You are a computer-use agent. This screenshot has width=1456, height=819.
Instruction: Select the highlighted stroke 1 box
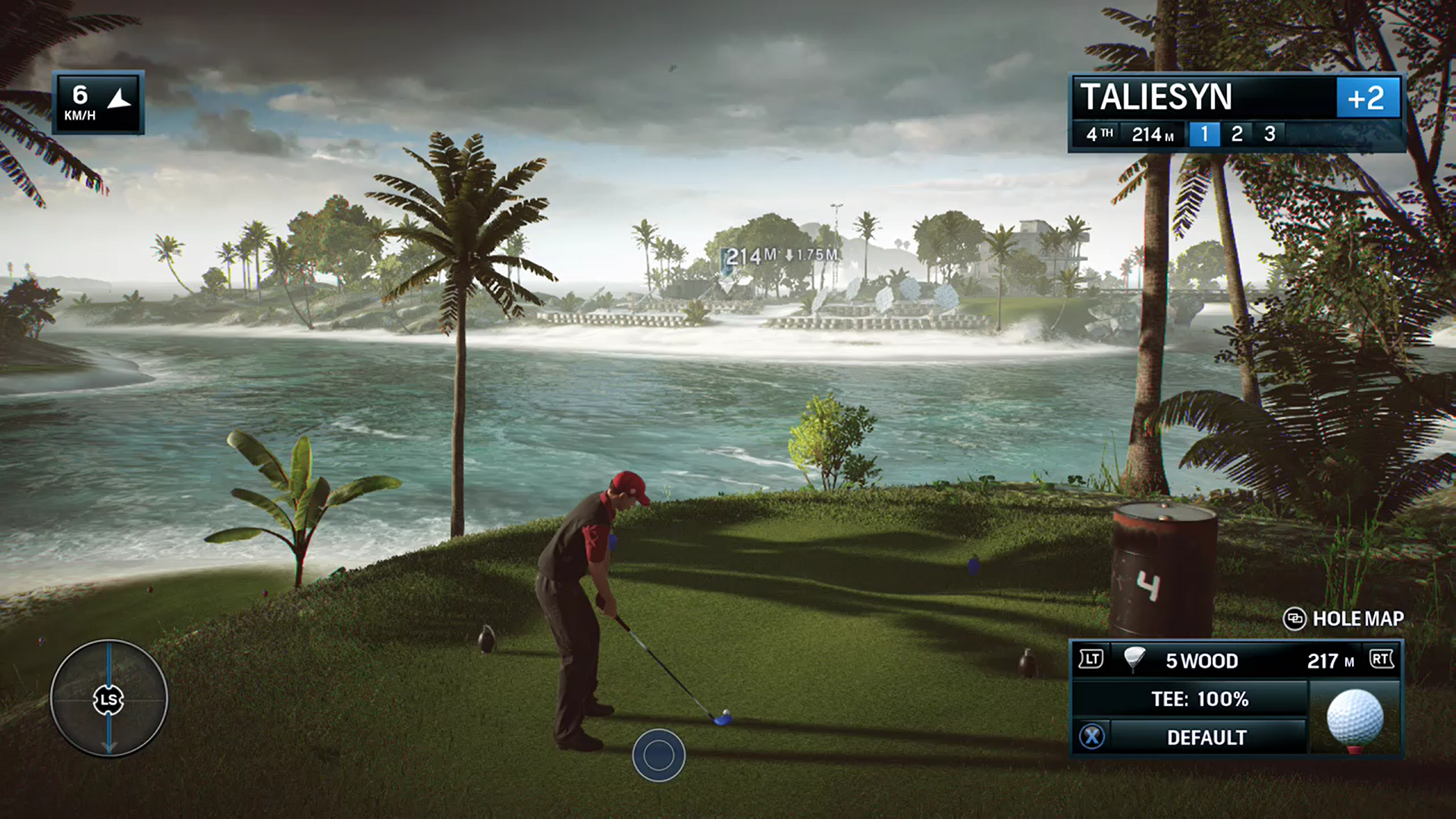pos(1204,134)
